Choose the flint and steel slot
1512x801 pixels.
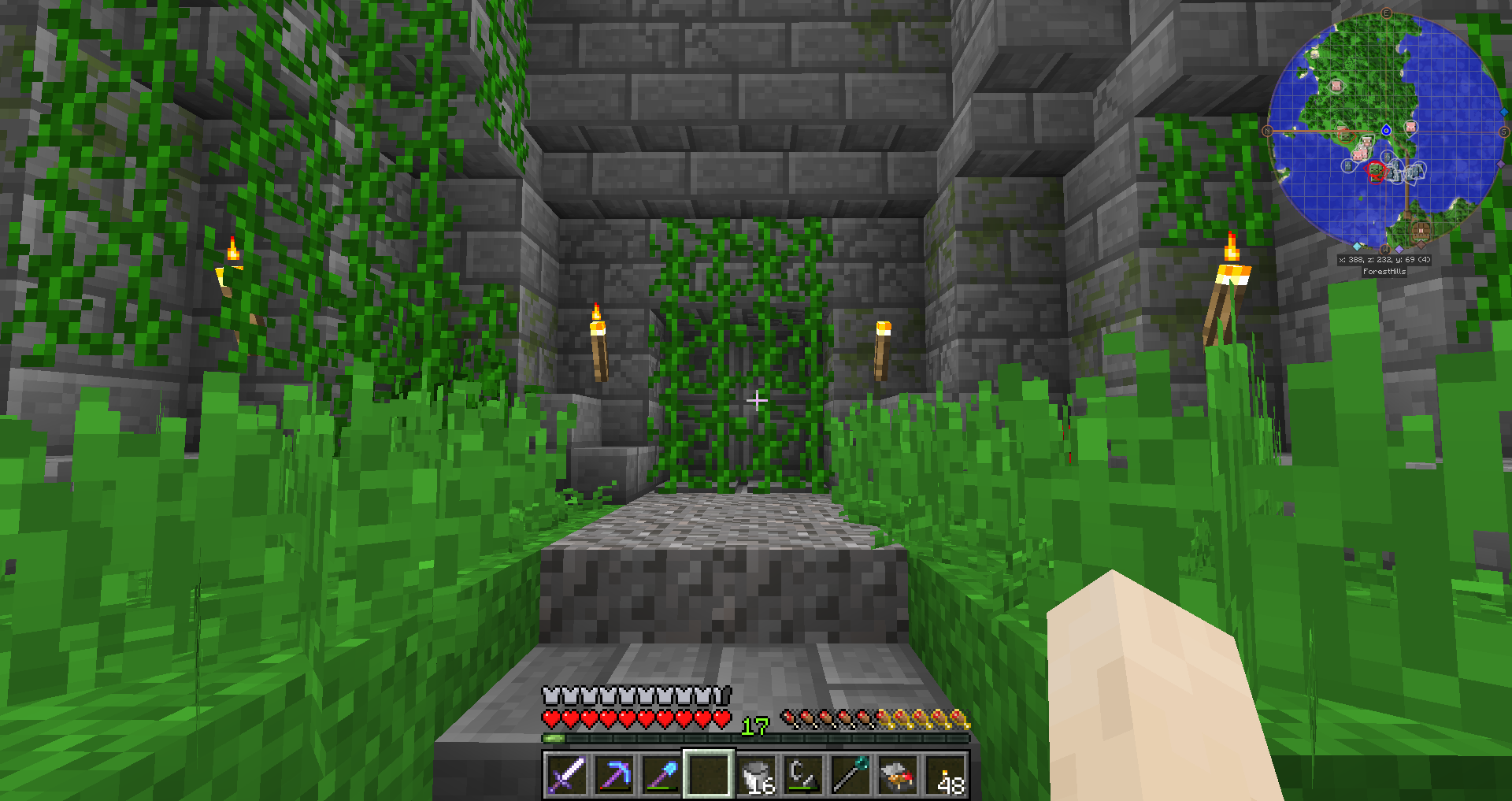pyautogui.click(x=803, y=774)
